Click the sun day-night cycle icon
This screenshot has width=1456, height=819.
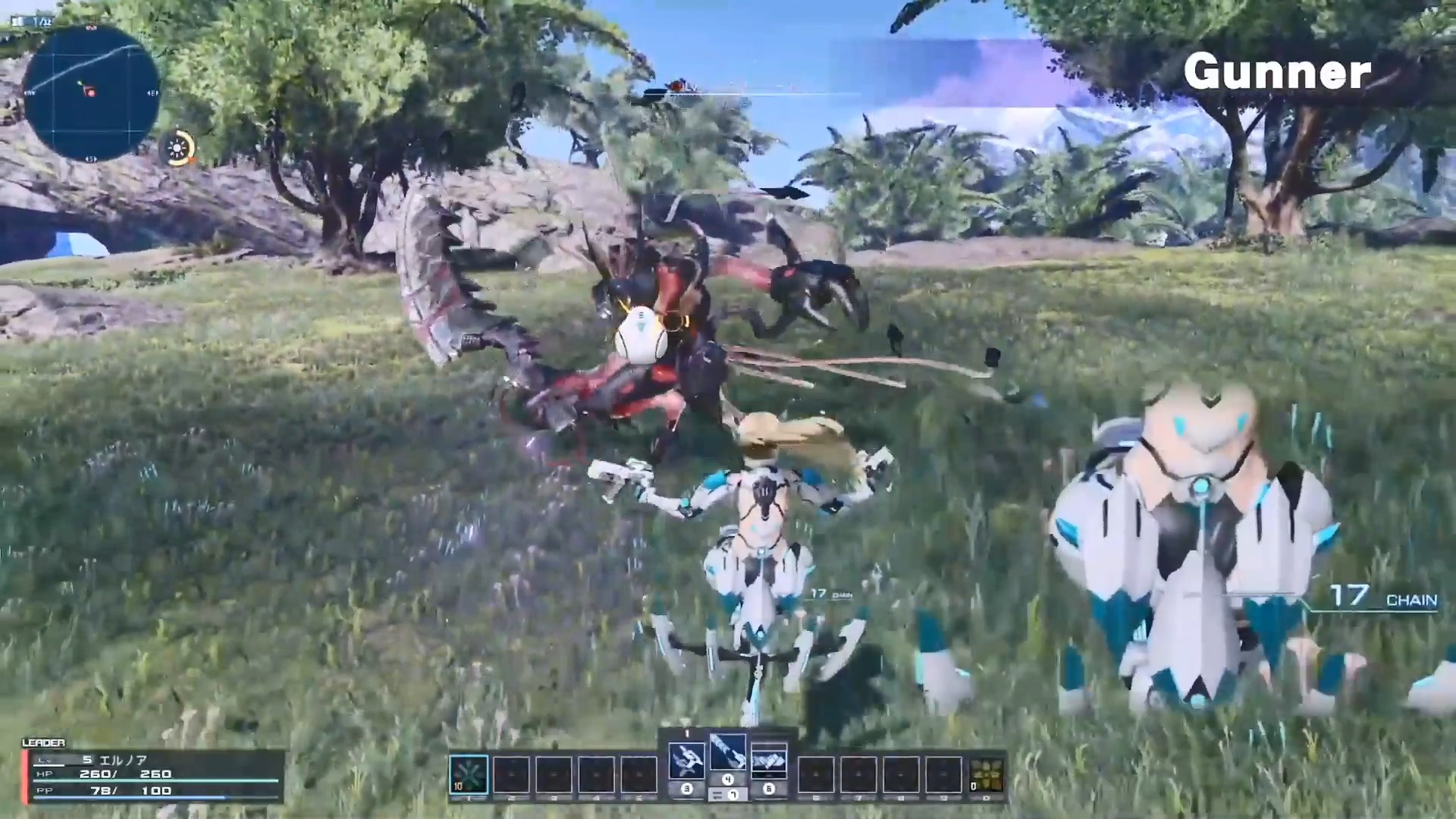coord(180,148)
